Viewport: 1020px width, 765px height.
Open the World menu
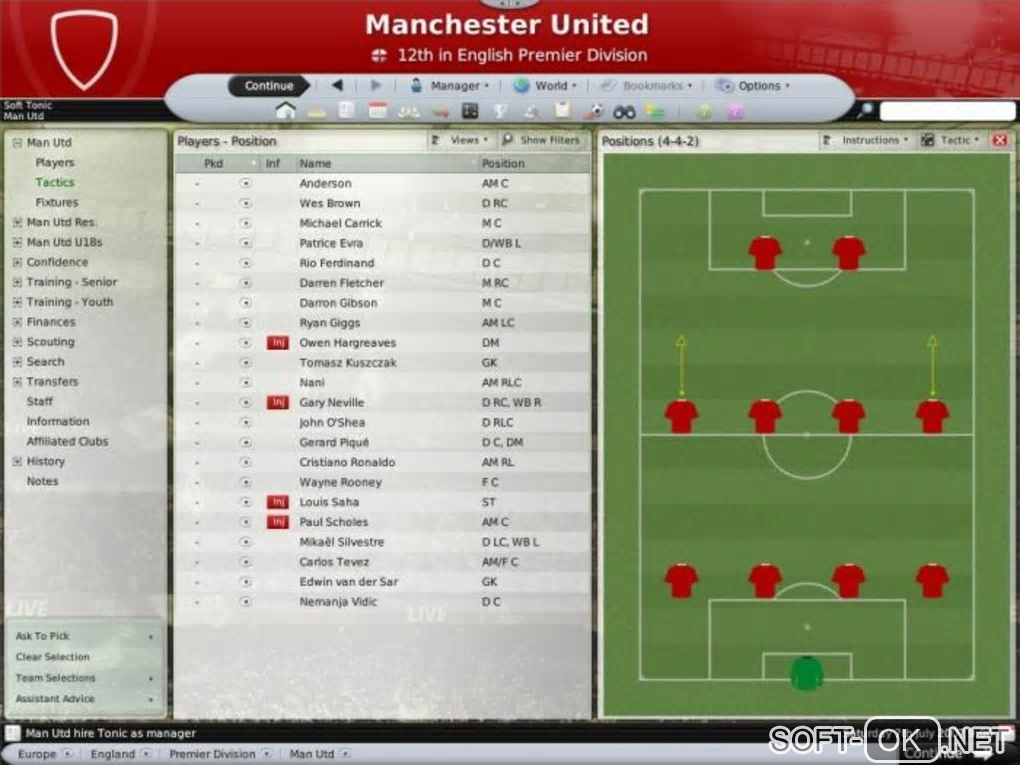(x=545, y=86)
